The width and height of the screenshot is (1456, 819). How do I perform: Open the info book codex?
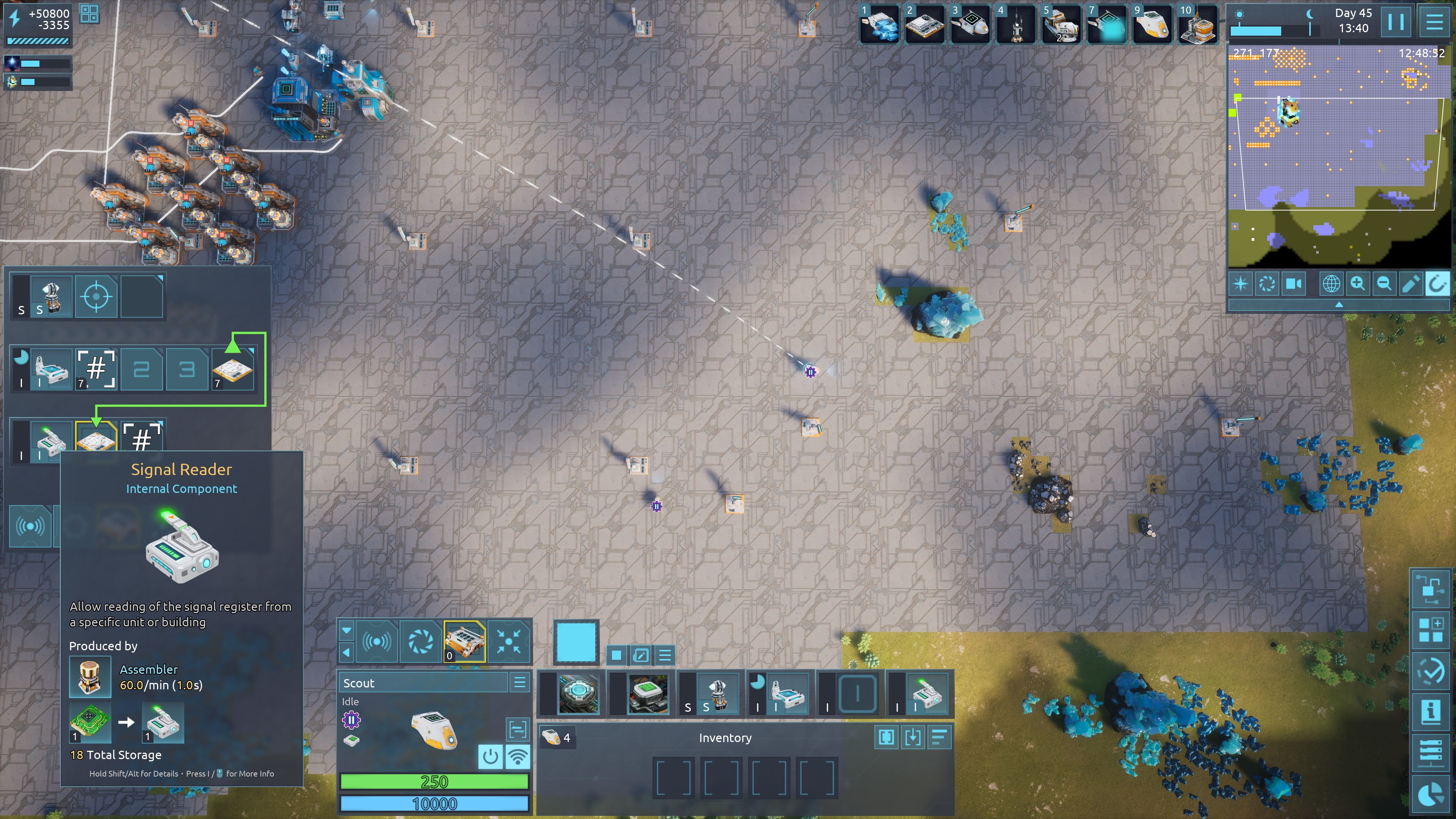pos(1431,711)
